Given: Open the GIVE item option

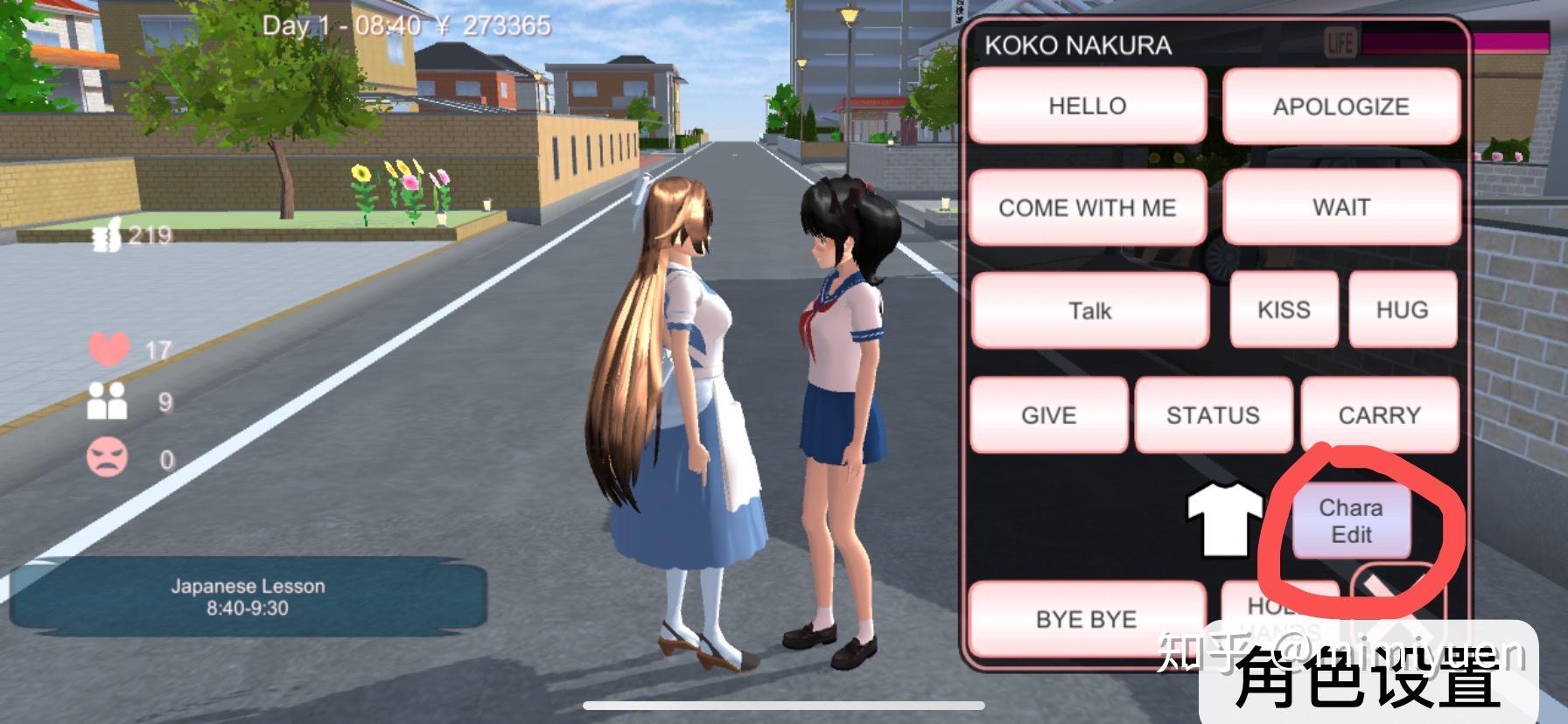Looking at the screenshot, I should pos(1048,414).
